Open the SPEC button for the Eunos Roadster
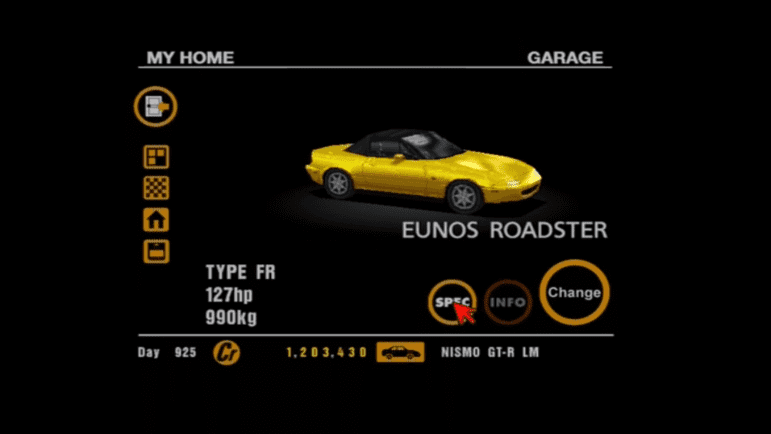The height and width of the screenshot is (434, 771). point(451,300)
